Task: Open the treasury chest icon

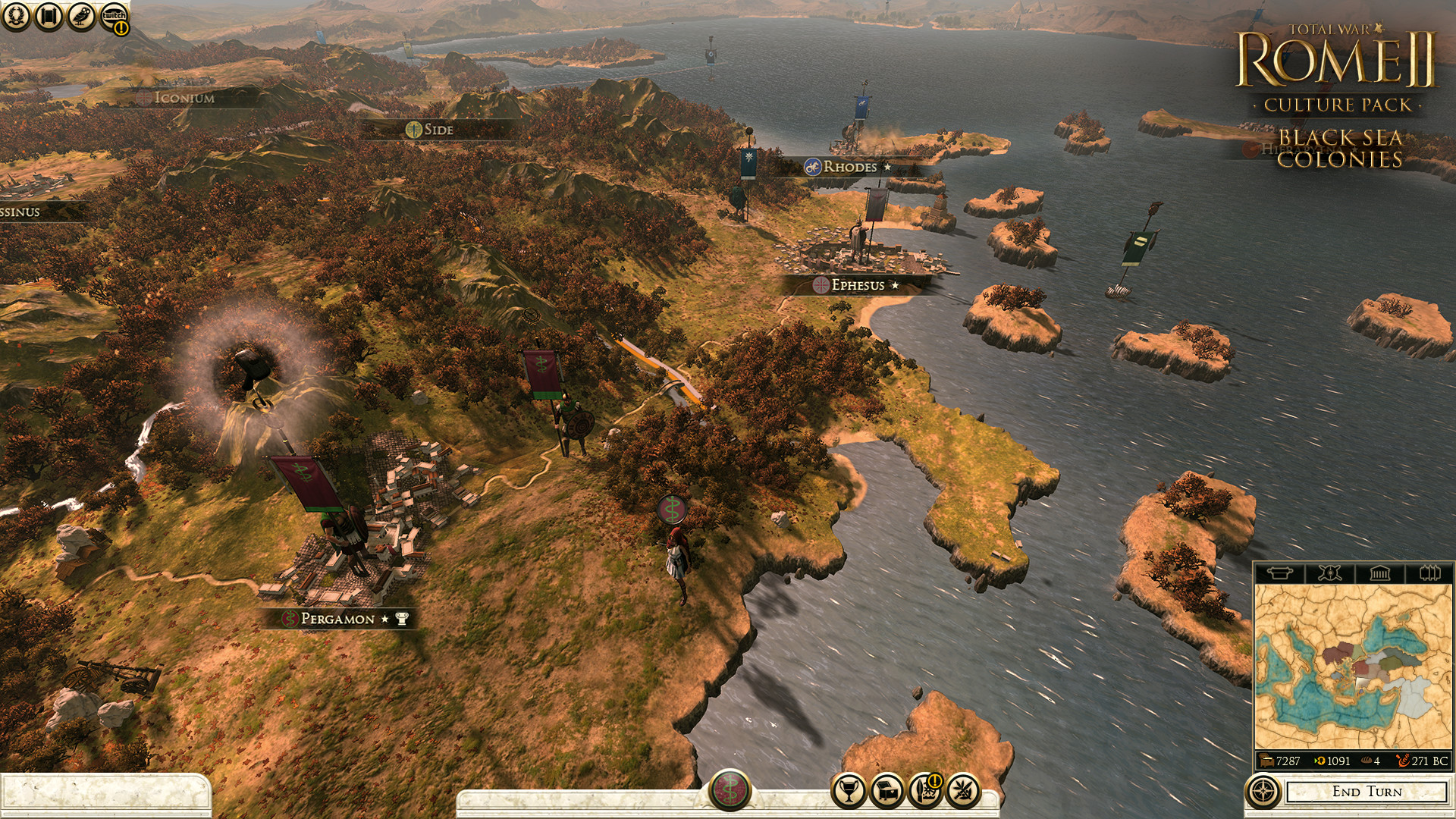Action: point(888,792)
